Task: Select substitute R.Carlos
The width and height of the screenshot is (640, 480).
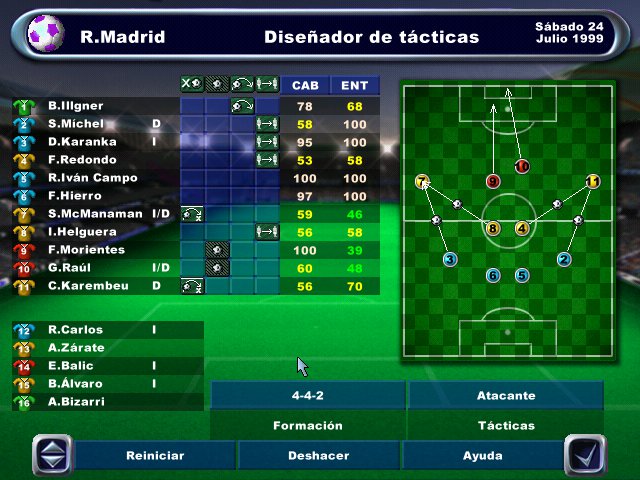Action: (75, 330)
